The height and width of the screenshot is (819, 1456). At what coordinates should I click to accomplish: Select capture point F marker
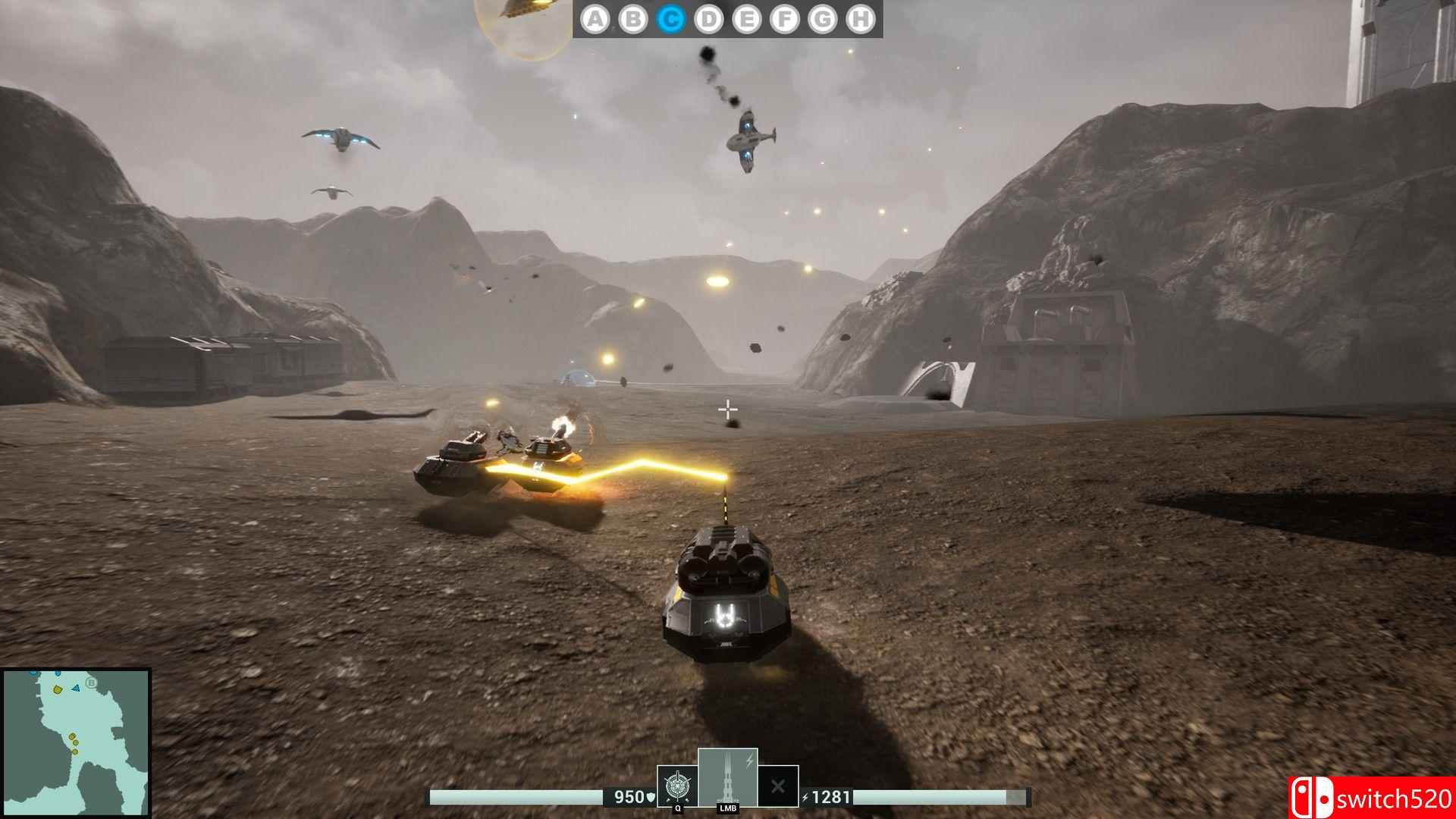(785, 19)
